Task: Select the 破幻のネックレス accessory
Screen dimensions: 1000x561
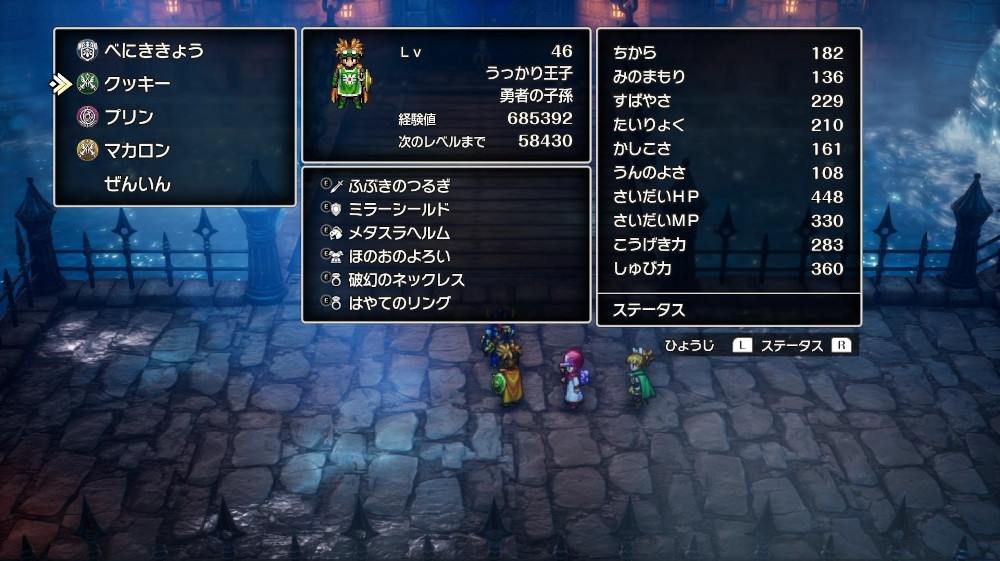Action: tap(406, 279)
